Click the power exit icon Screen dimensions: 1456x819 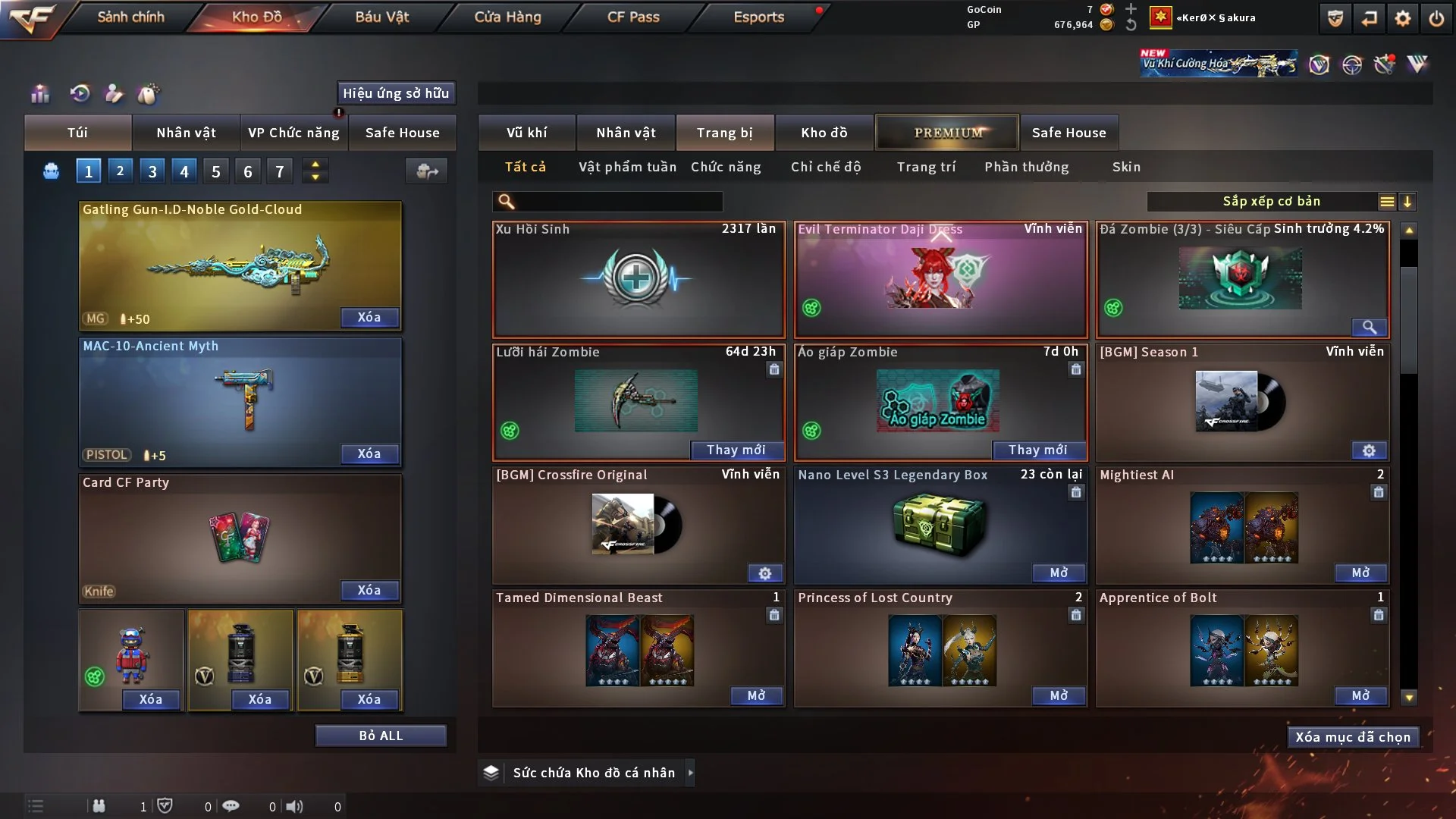tap(1436, 18)
